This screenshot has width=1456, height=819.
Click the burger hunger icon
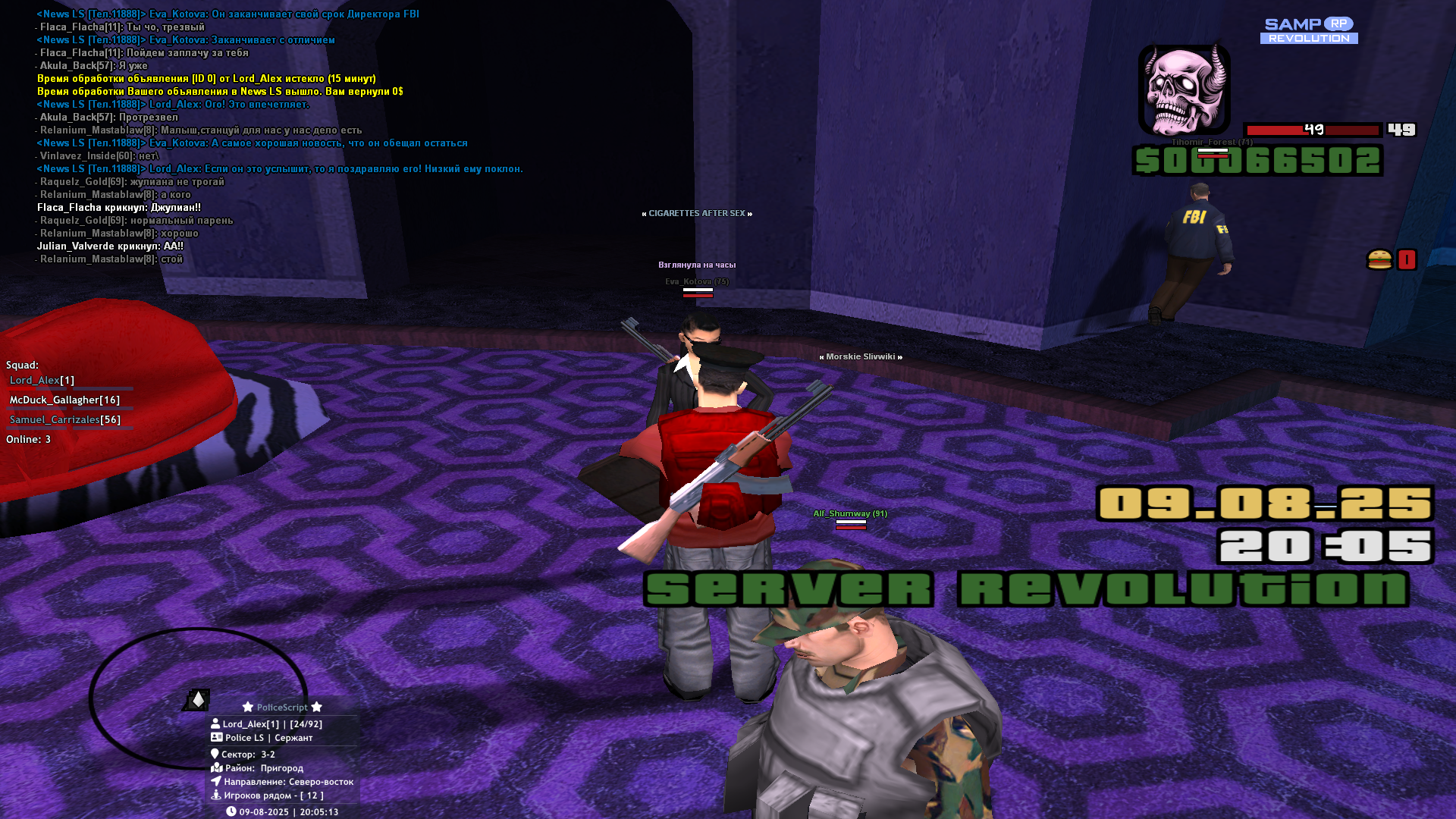1379,260
